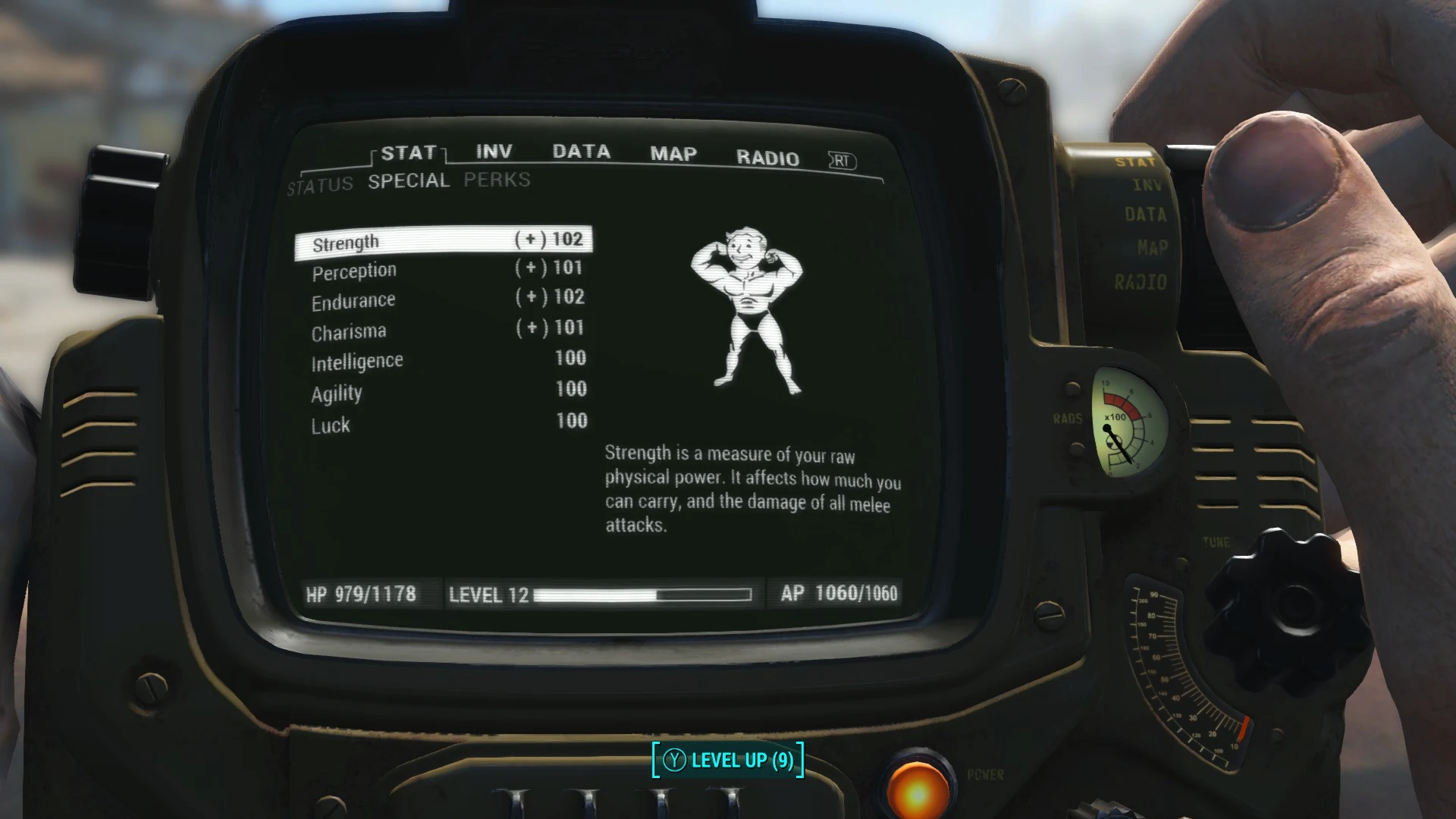Go to the DATA tab
1456x819 pixels.
(x=581, y=152)
